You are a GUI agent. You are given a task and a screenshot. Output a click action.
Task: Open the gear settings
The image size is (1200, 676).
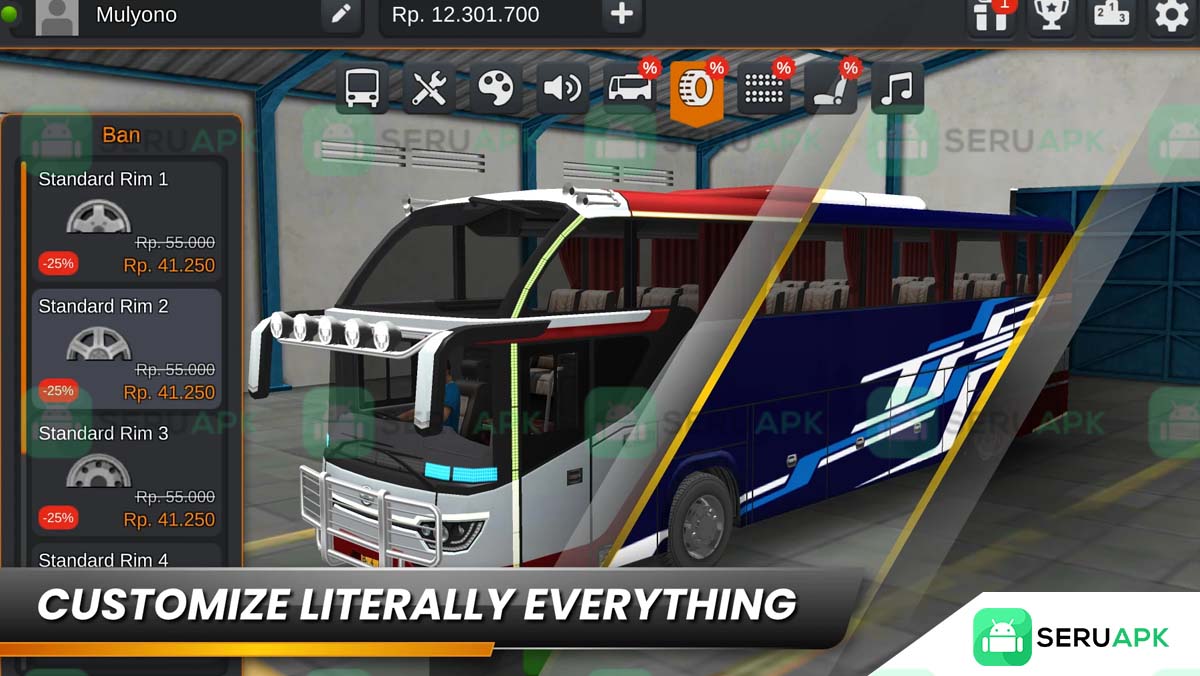tap(1171, 15)
